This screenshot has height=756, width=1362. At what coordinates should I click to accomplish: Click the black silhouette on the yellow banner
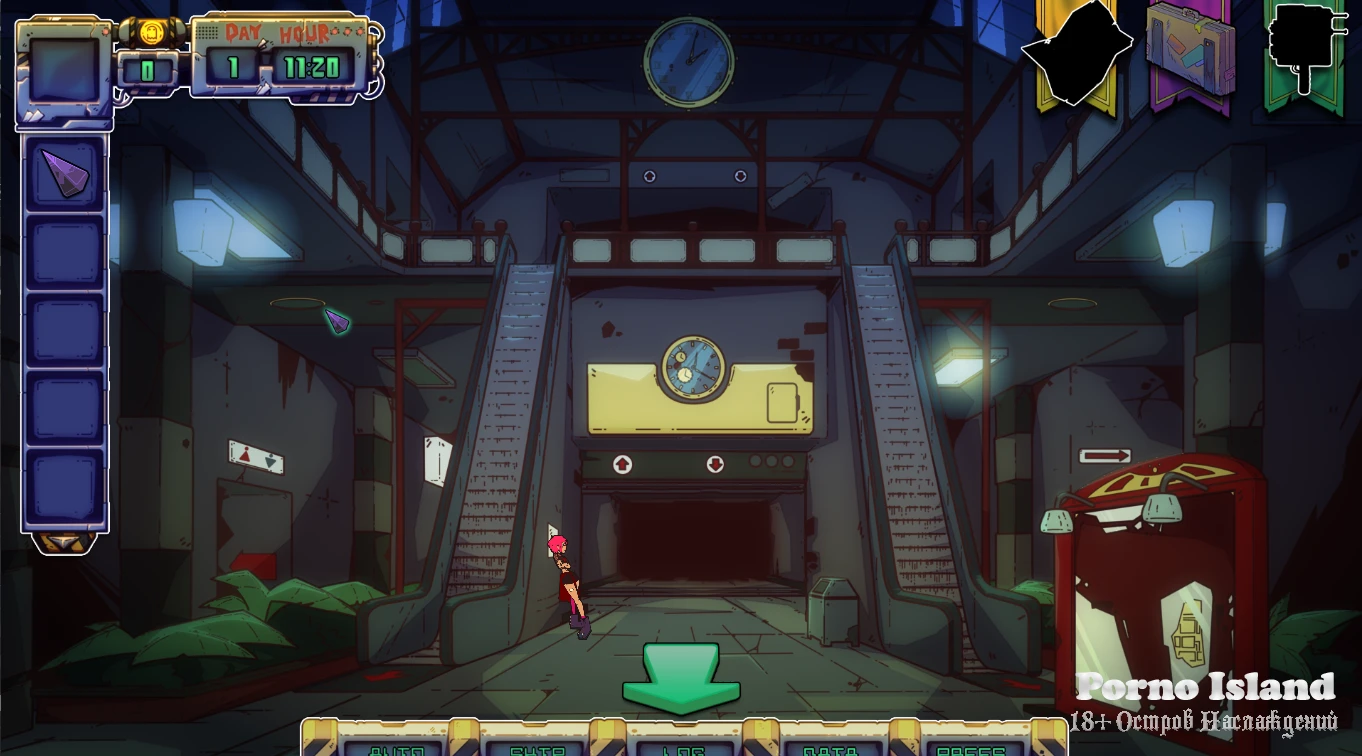(x=1076, y=50)
